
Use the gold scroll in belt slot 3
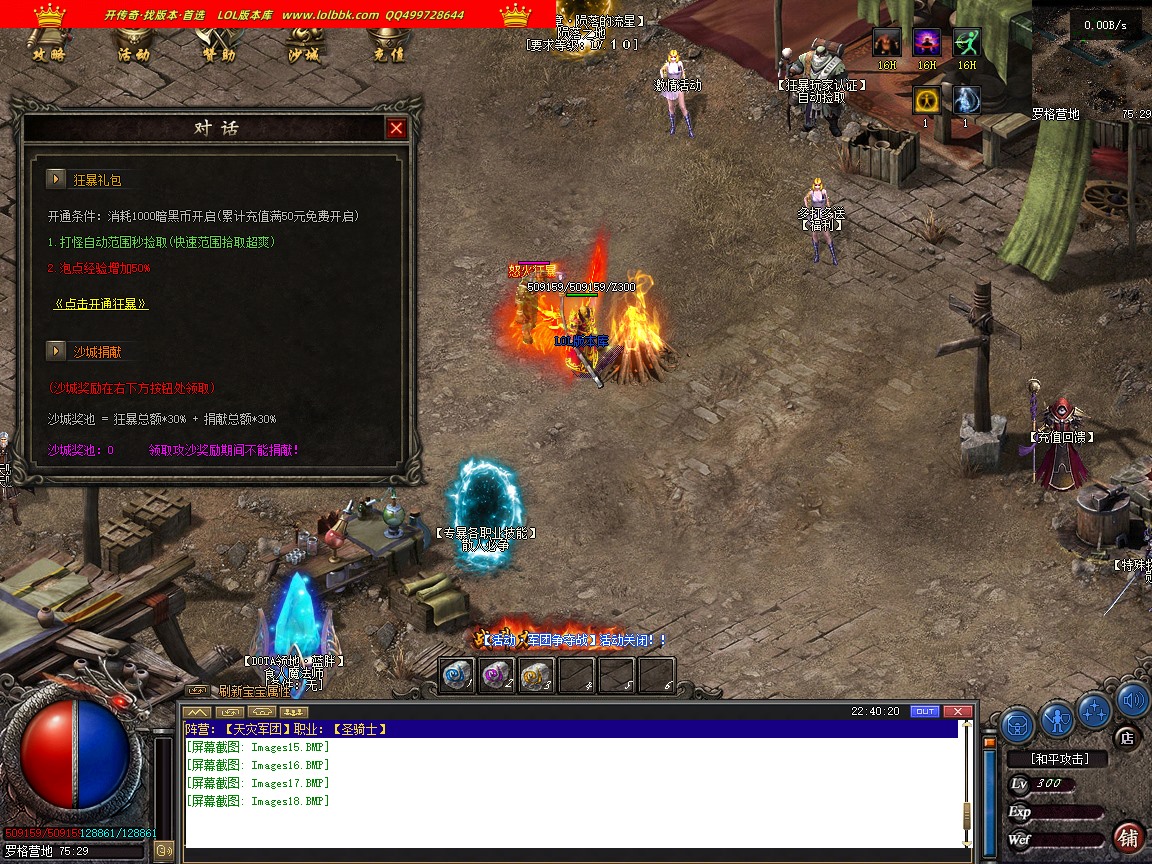(537, 676)
